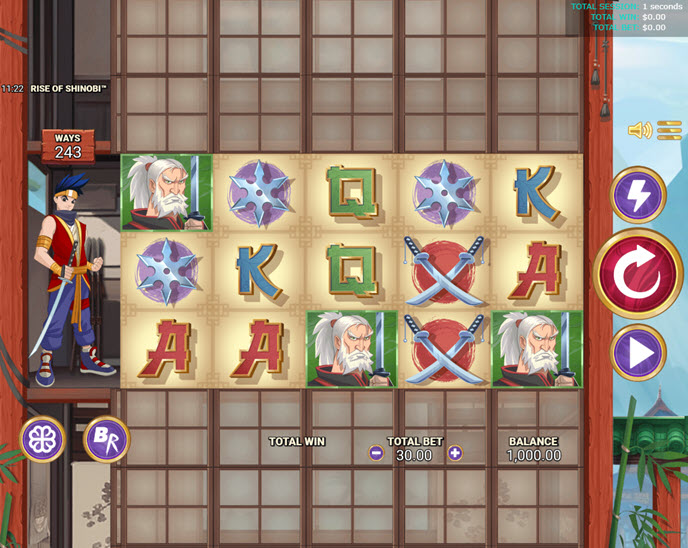Click the BR bonus button

click(106, 438)
